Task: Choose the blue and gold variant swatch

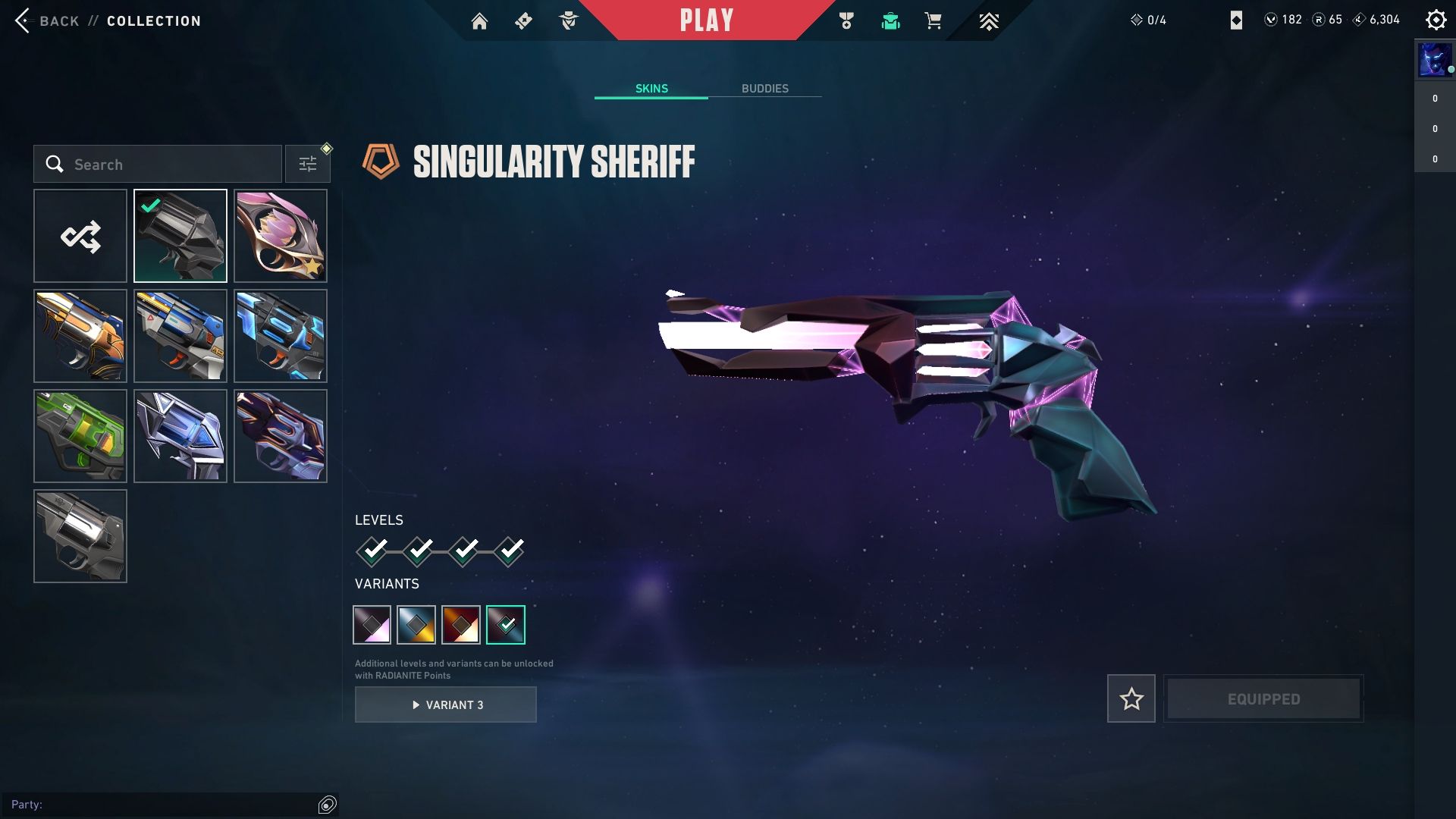Action: 416,625
